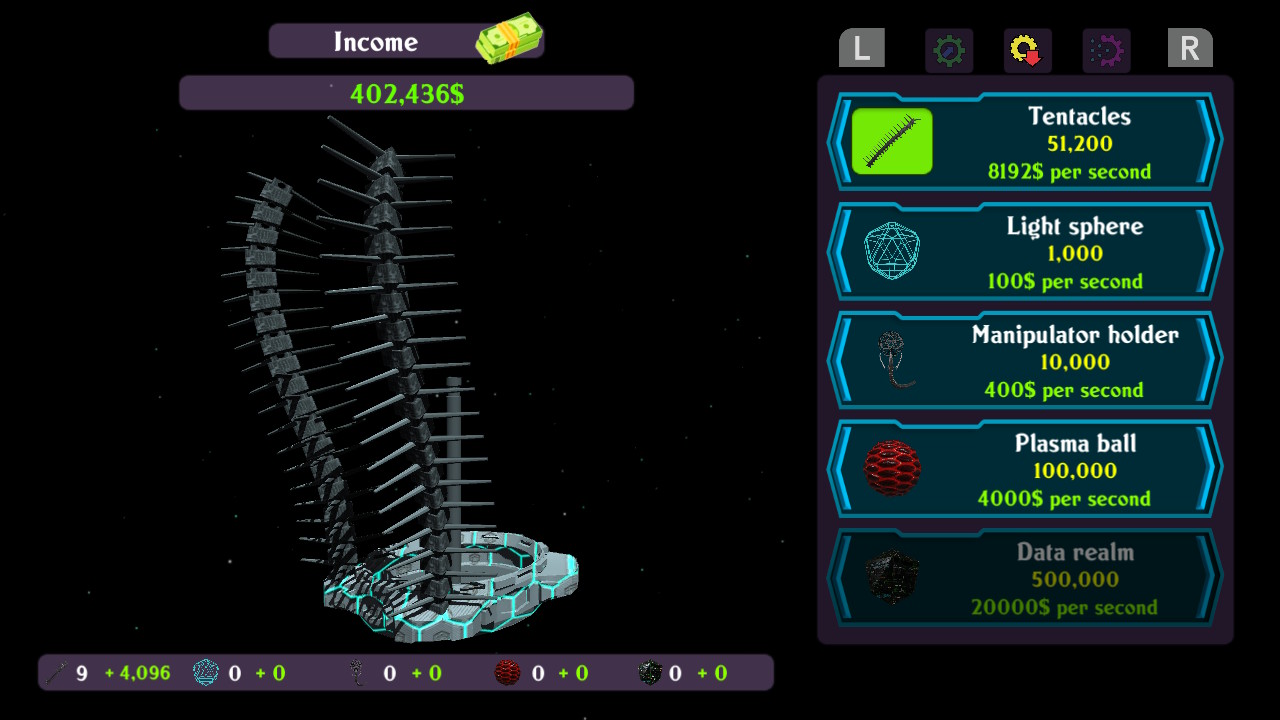Switch to the R side panel
Screen dimensions: 1280x720
(x=1190, y=48)
